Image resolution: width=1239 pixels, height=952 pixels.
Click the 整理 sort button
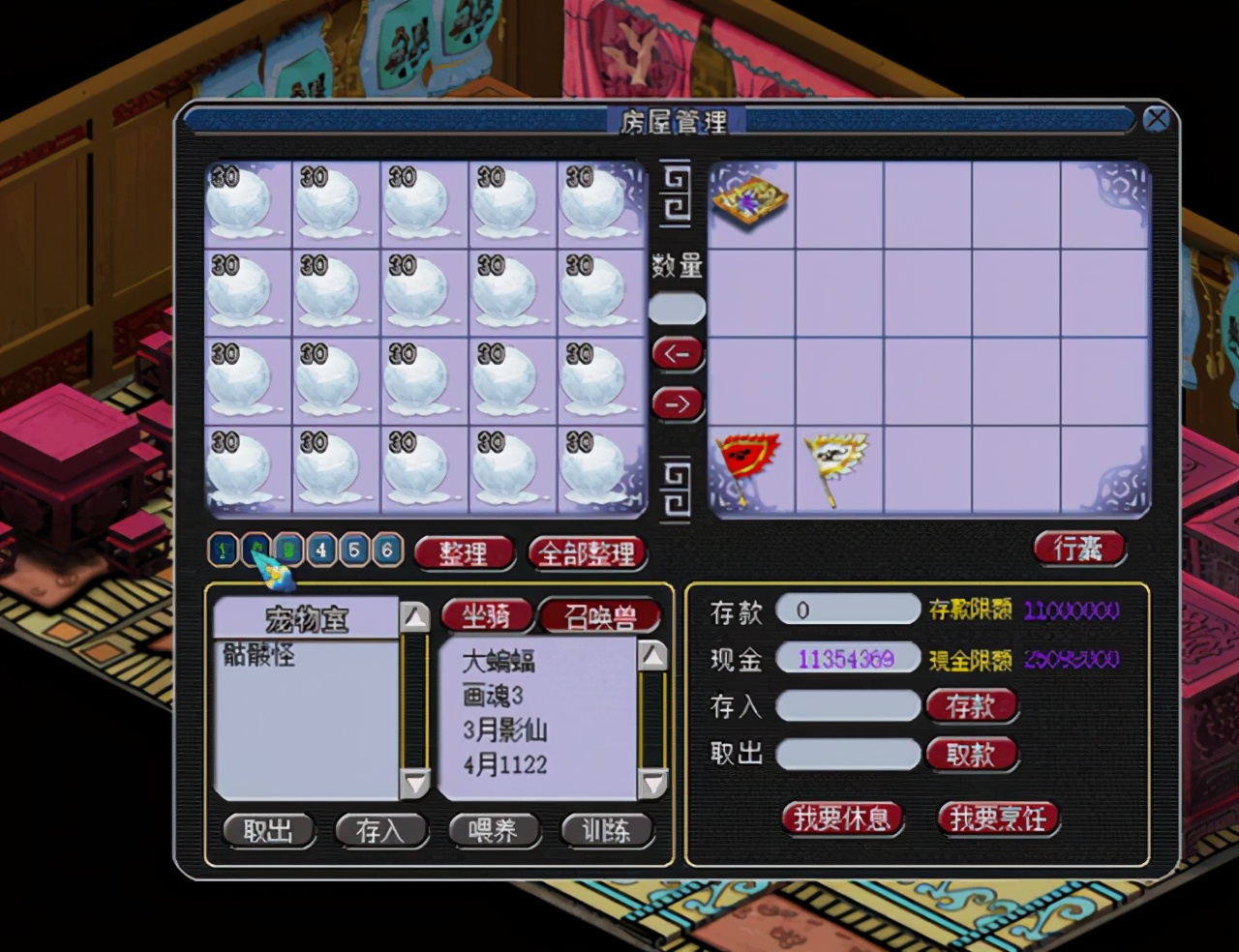click(464, 553)
